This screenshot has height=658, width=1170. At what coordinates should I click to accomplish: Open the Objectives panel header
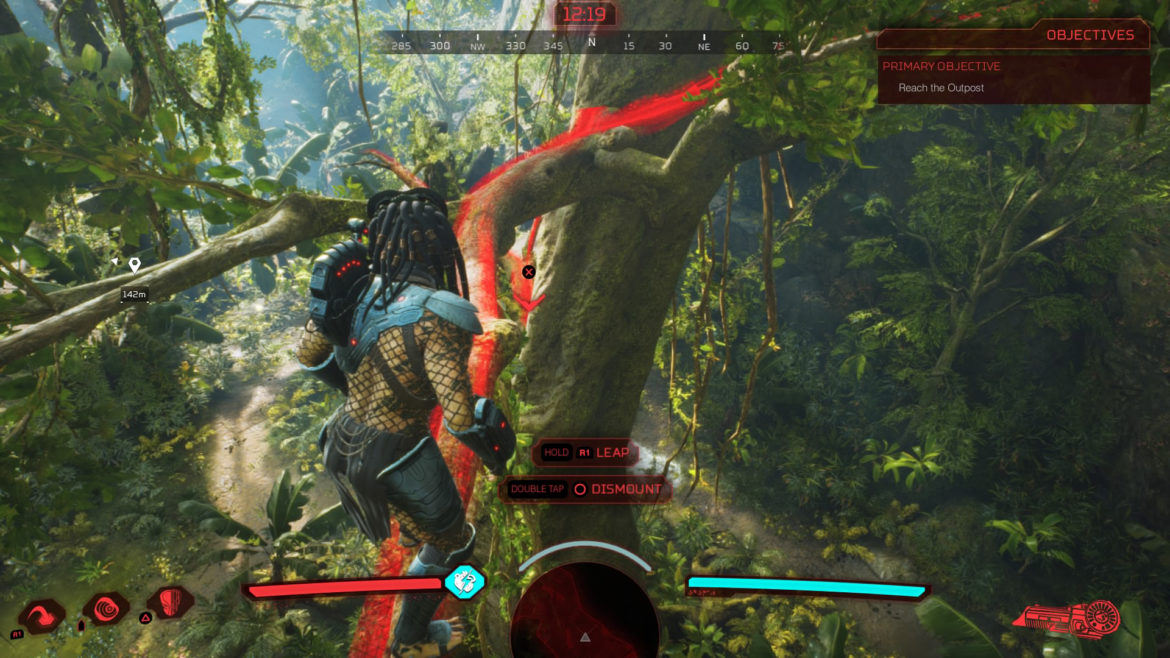(1089, 35)
